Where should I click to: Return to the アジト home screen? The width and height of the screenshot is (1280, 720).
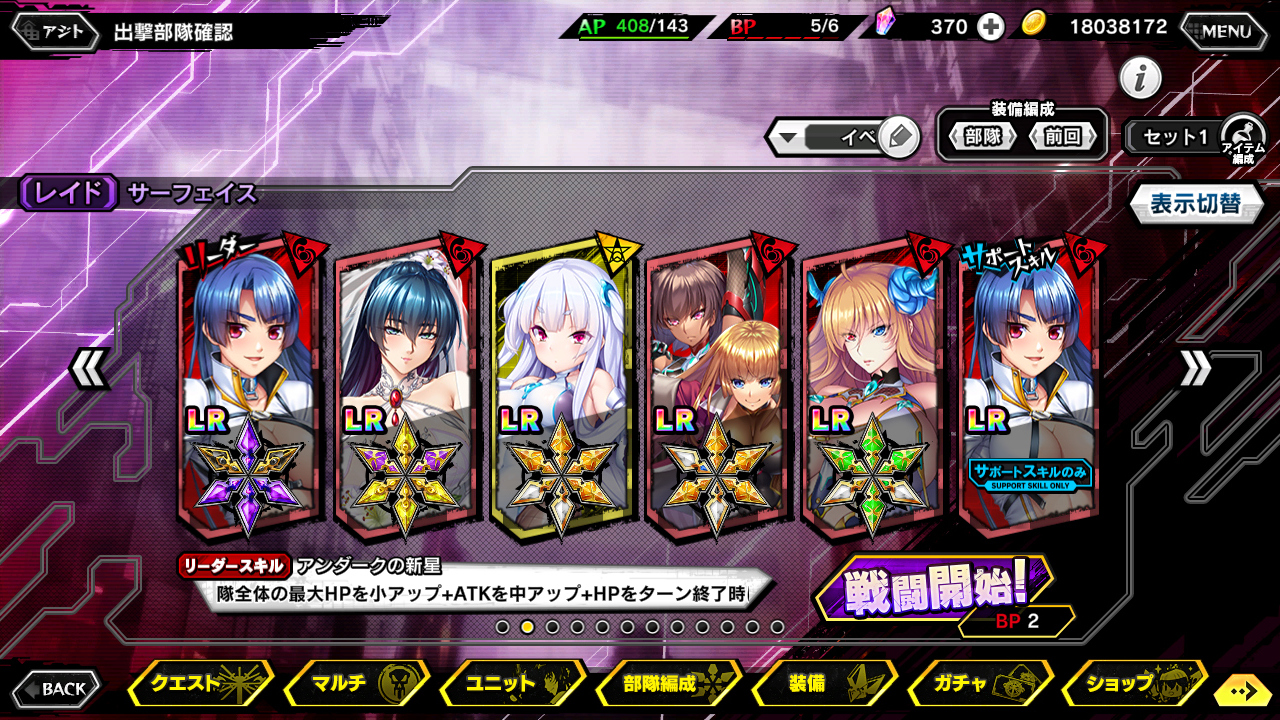tap(57, 31)
